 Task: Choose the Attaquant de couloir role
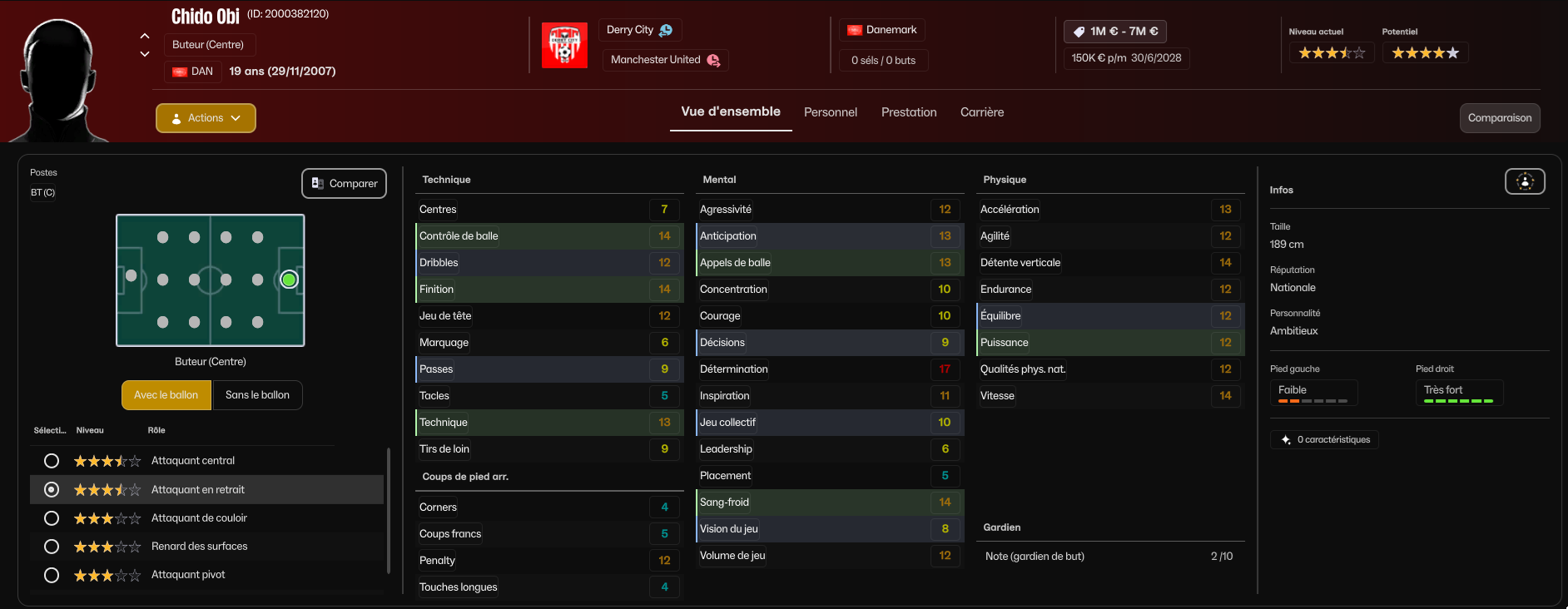tap(52, 518)
